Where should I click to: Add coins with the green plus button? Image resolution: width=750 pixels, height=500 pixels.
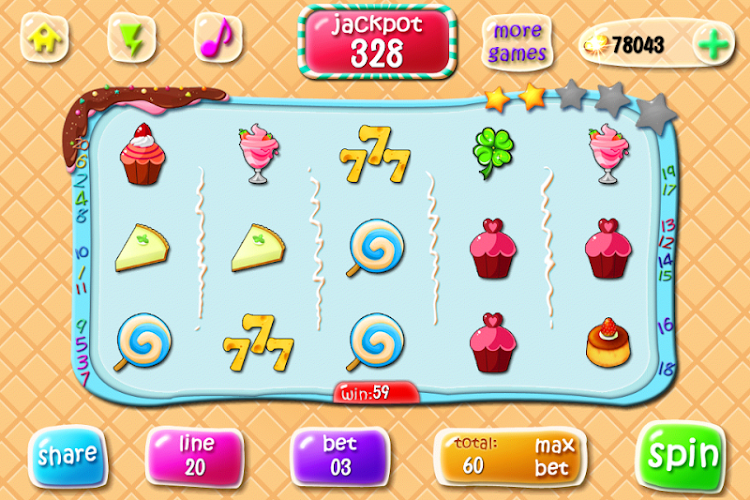712,44
